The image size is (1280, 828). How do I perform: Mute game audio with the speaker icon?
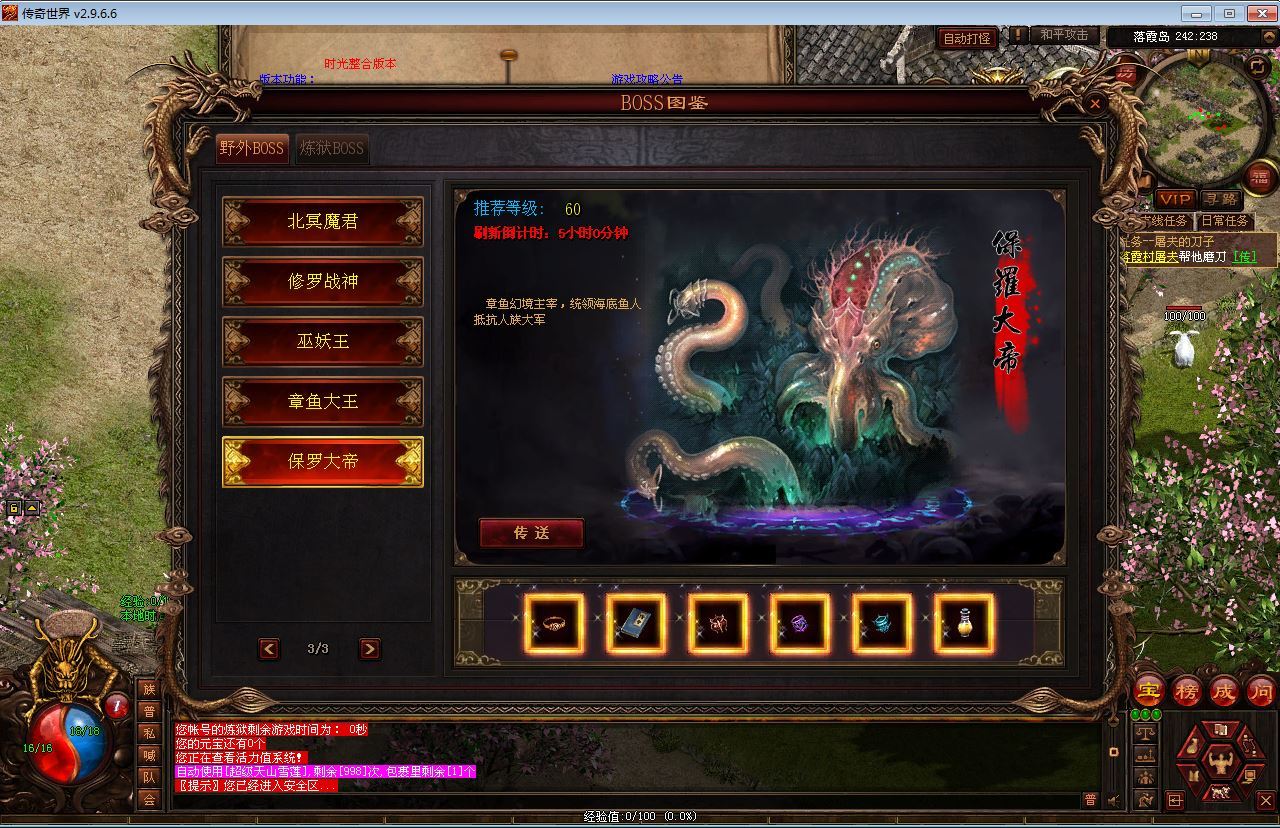1113,800
